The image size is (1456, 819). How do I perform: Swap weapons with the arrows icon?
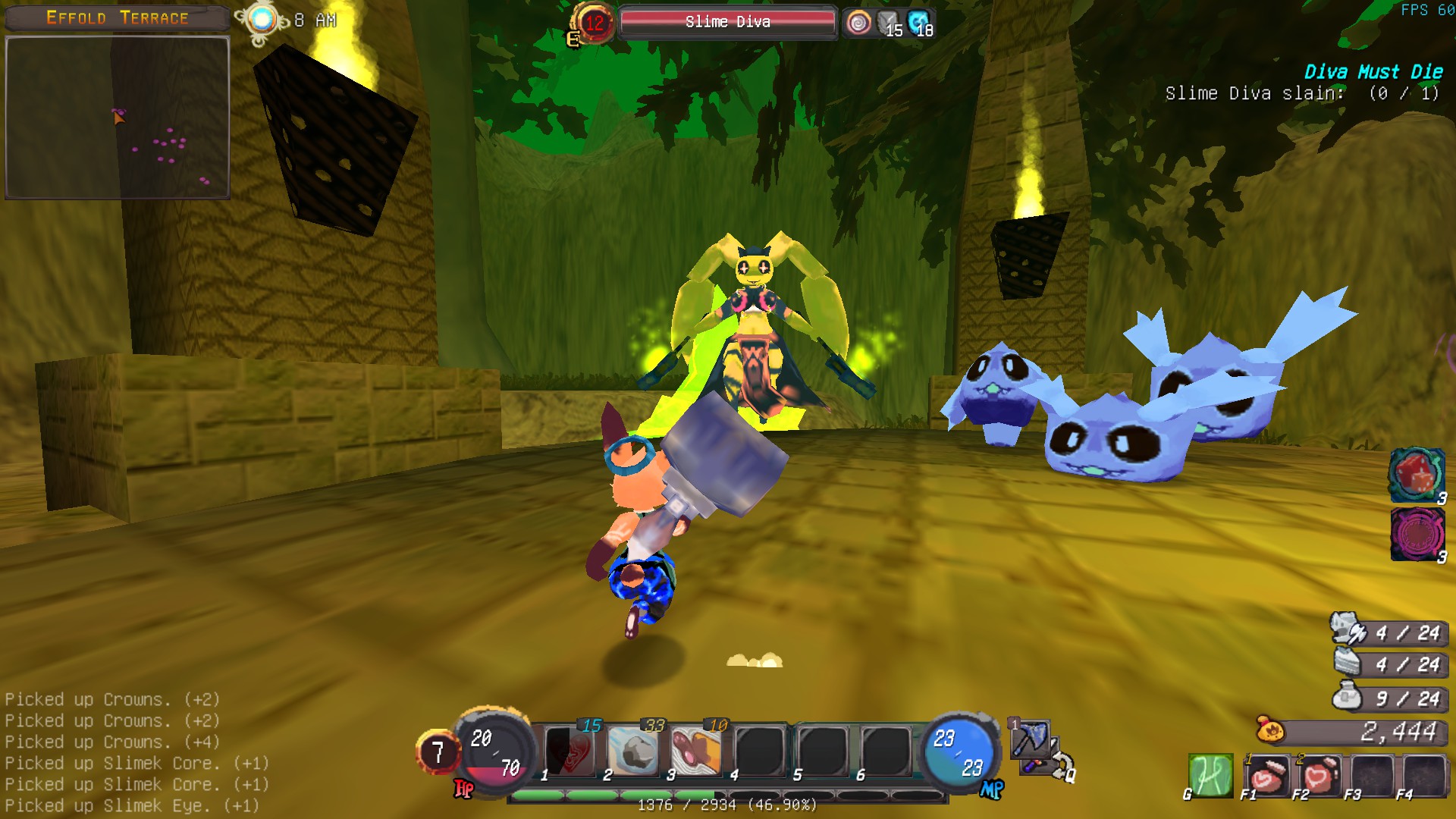pyautogui.click(x=1061, y=764)
